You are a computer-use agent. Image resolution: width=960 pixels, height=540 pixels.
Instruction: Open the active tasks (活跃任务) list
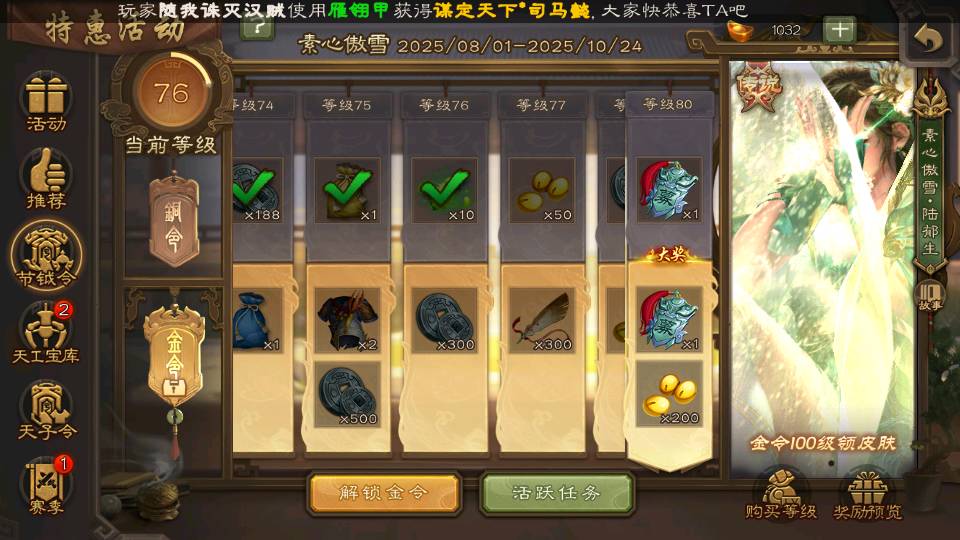[557, 493]
